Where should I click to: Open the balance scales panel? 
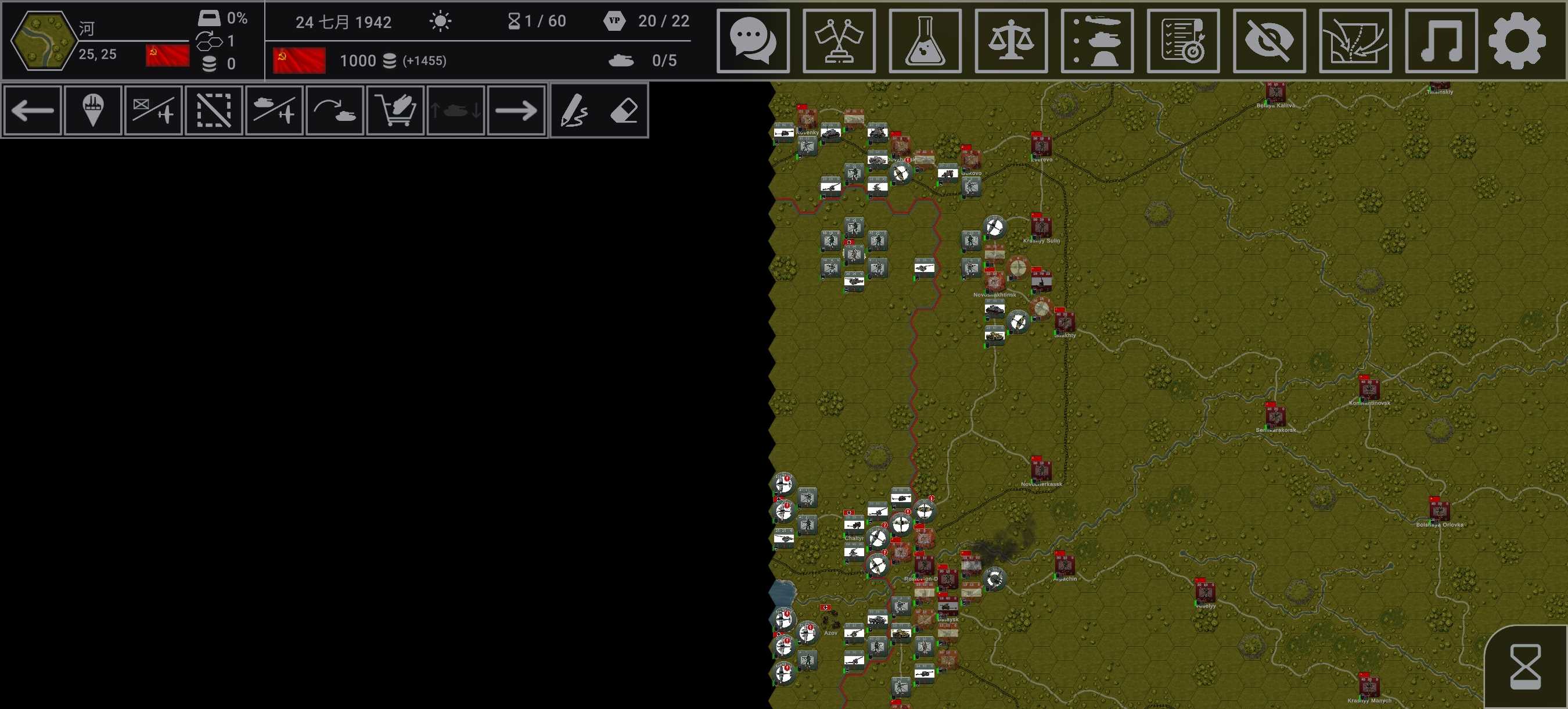pyautogui.click(x=1010, y=41)
